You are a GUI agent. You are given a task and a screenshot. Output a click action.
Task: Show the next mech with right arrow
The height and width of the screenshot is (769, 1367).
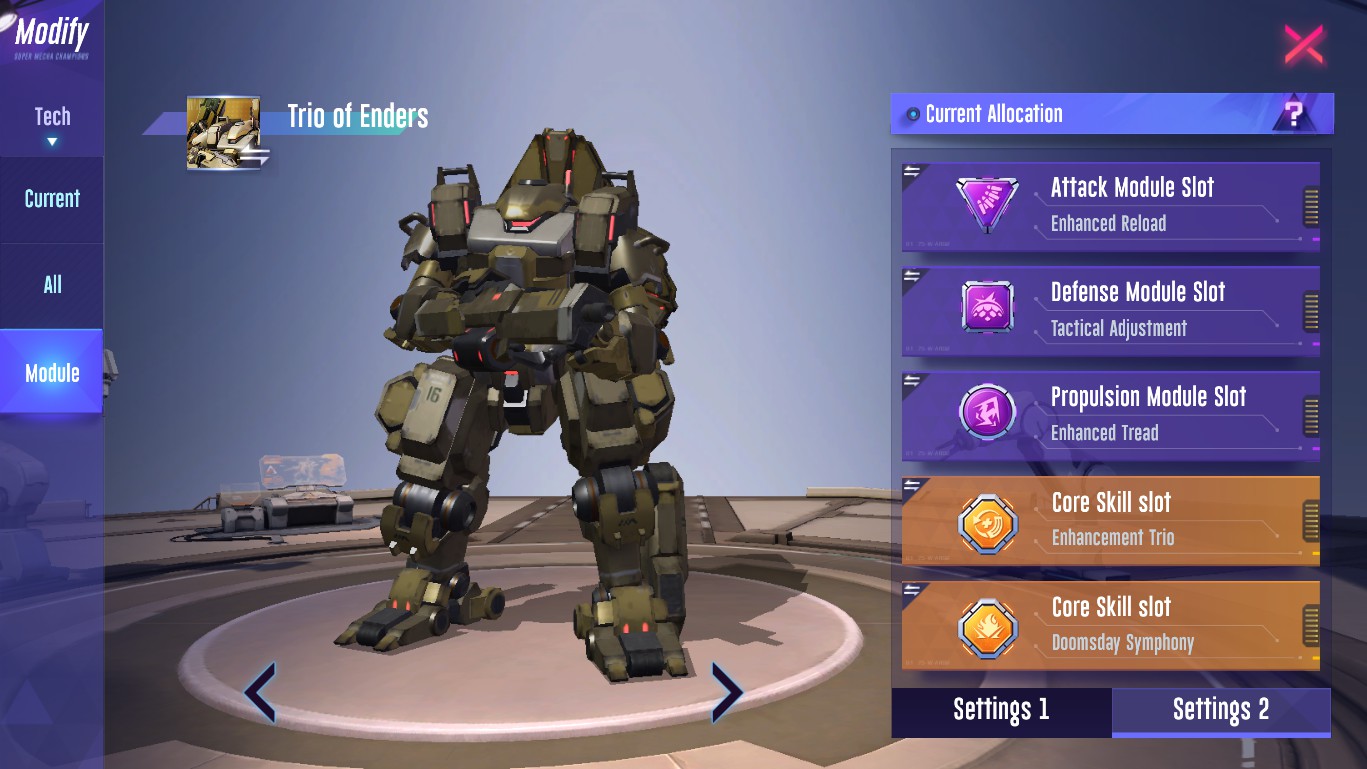726,692
